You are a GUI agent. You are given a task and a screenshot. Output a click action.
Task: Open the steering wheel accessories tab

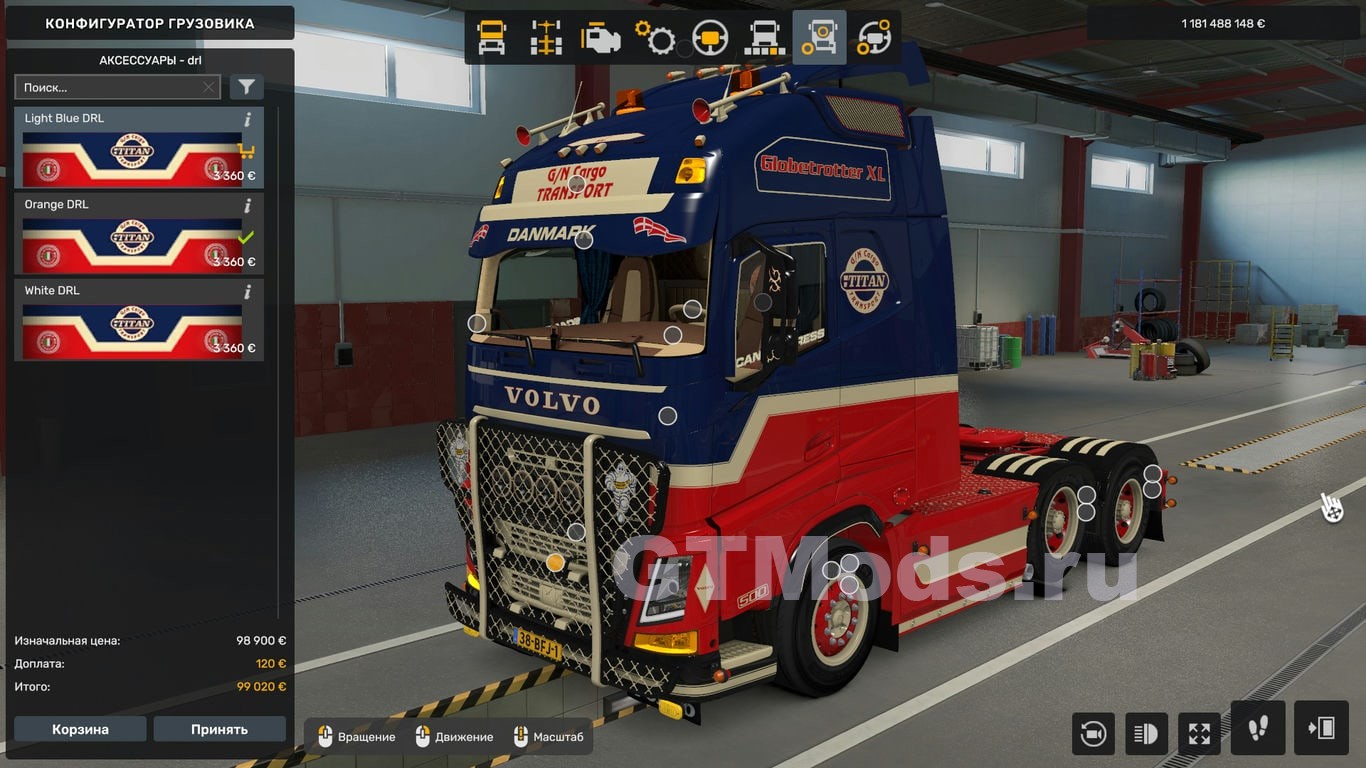(874, 38)
